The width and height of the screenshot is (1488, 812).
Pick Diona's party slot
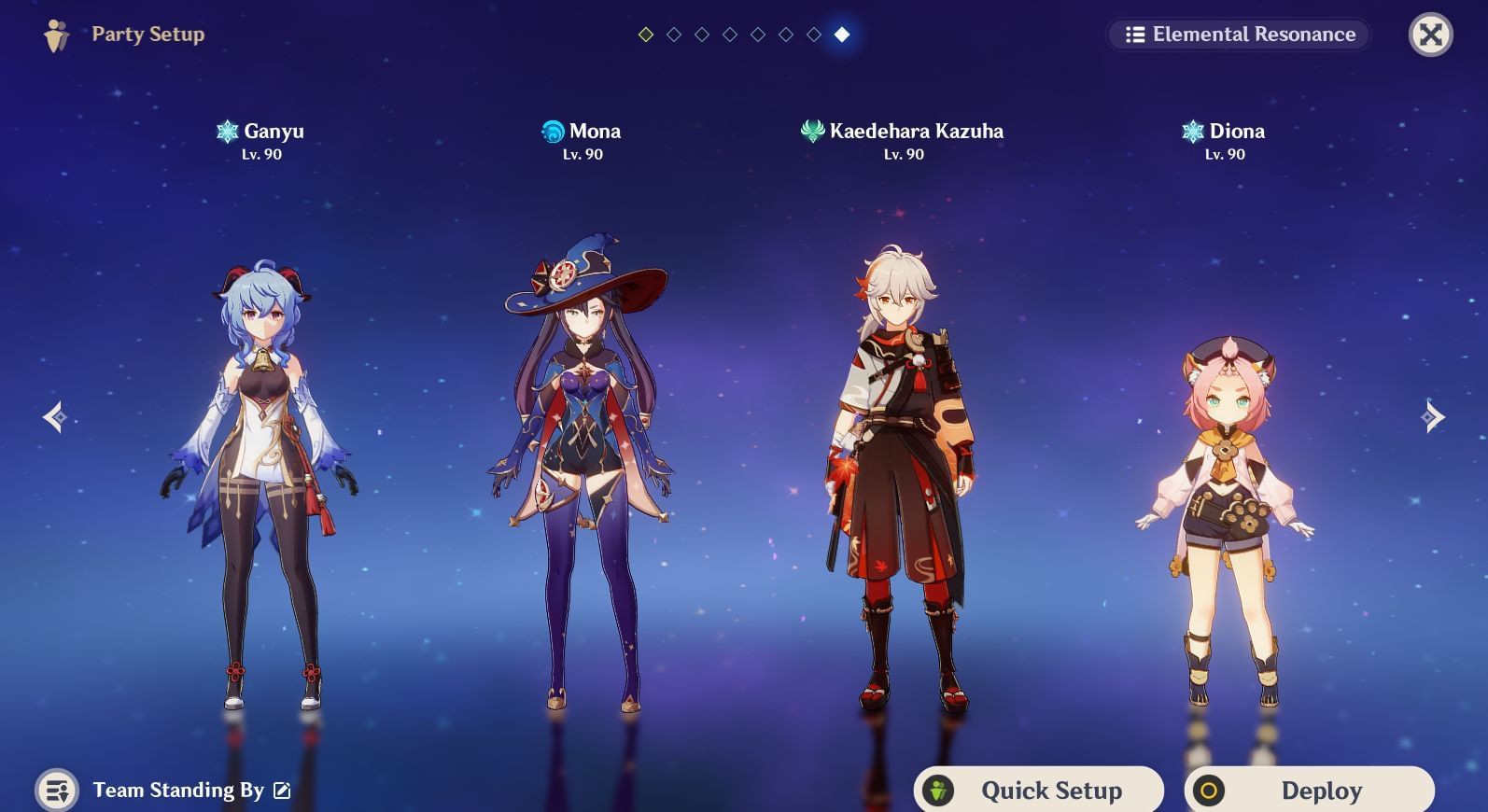tap(1225, 513)
